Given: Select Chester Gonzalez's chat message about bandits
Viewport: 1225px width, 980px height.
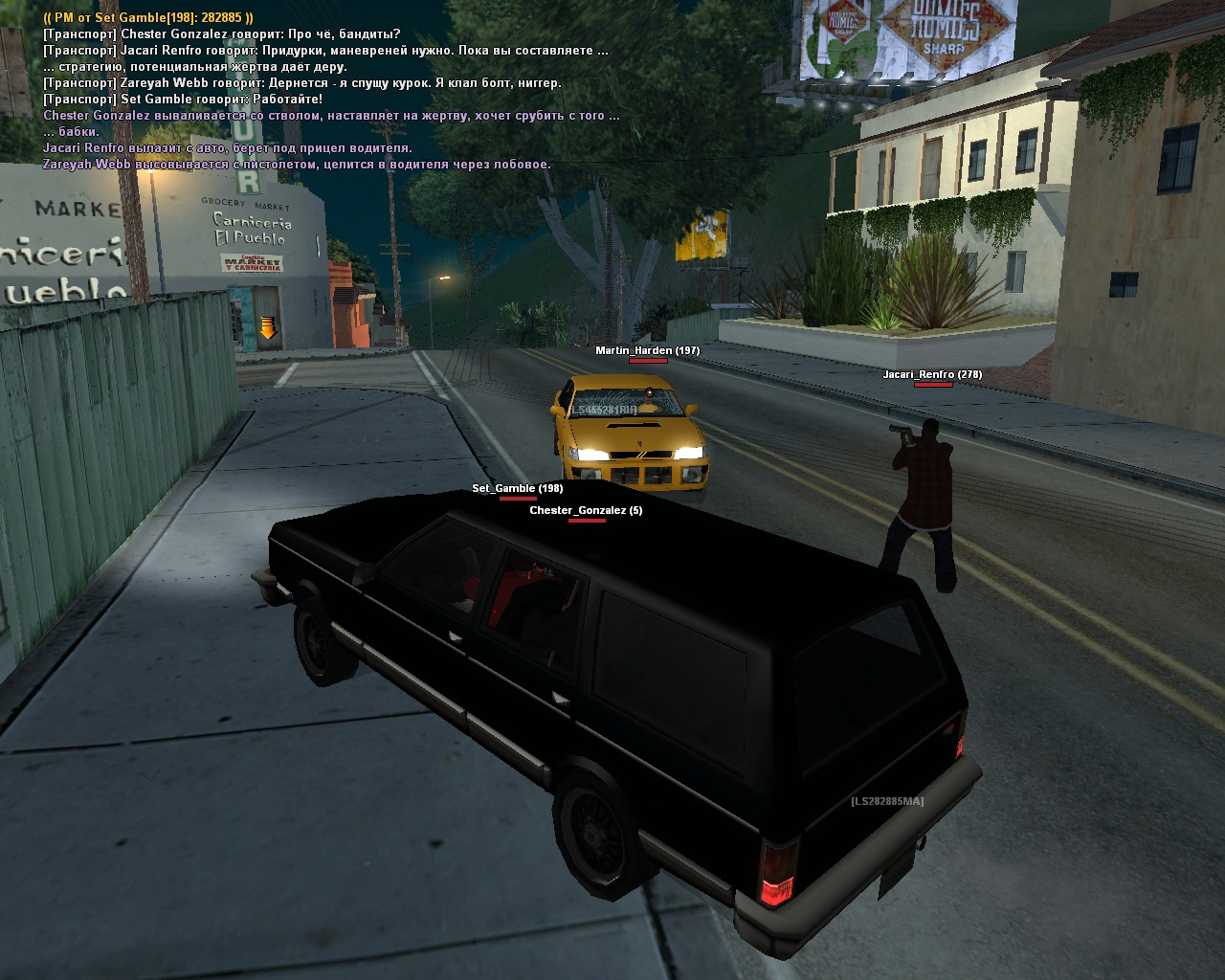Looking at the screenshot, I should [222, 34].
